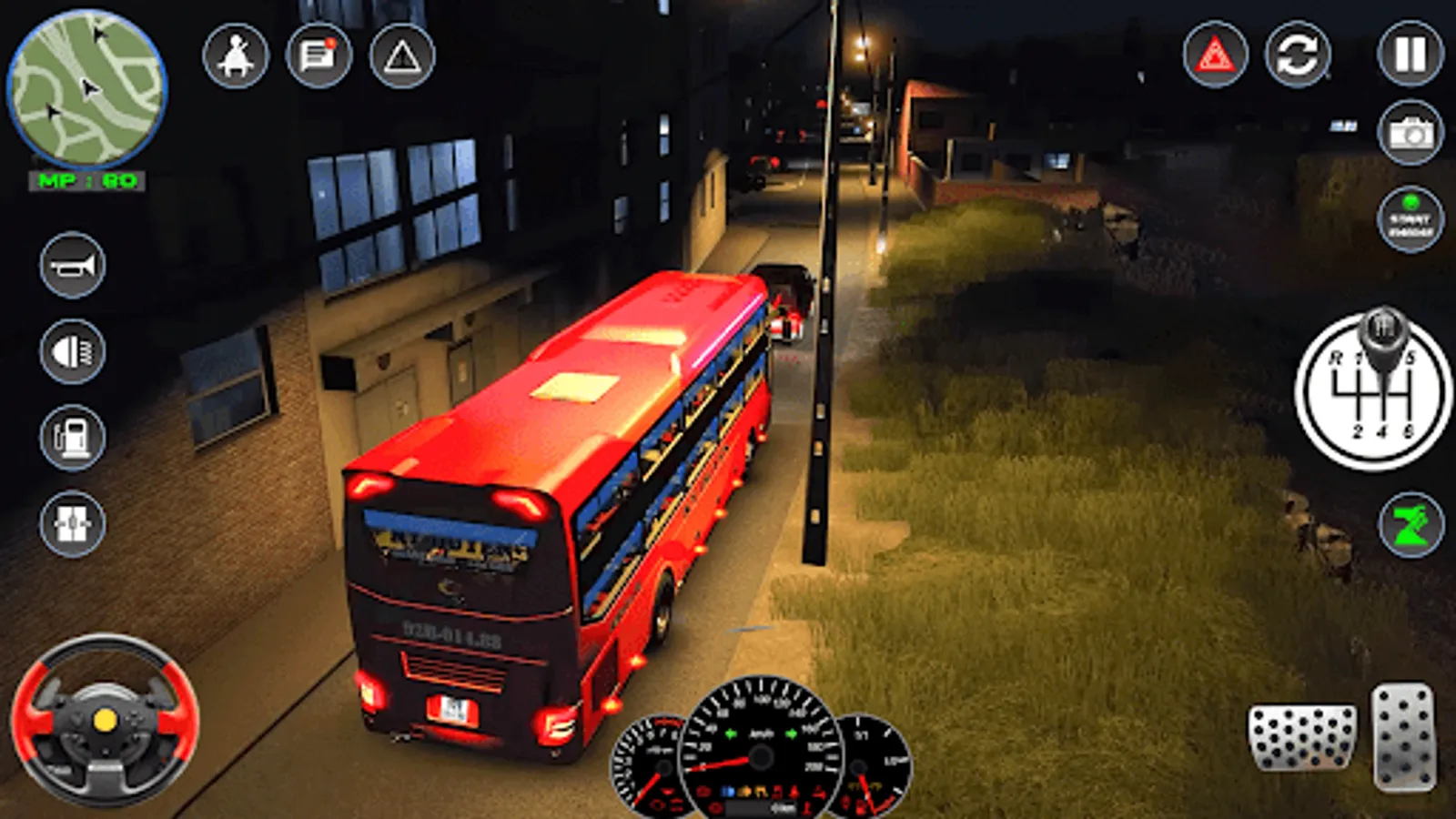The width and height of the screenshot is (1456, 819).
Task: Switch view with the camera button
Action: pyautogui.click(x=1410, y=134)
